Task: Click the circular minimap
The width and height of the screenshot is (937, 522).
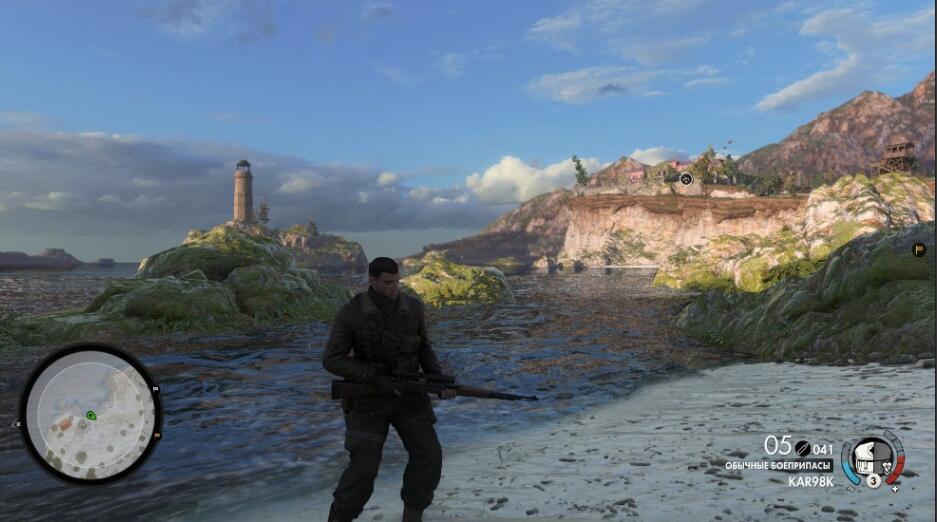Action: click(x=90, y=414)
